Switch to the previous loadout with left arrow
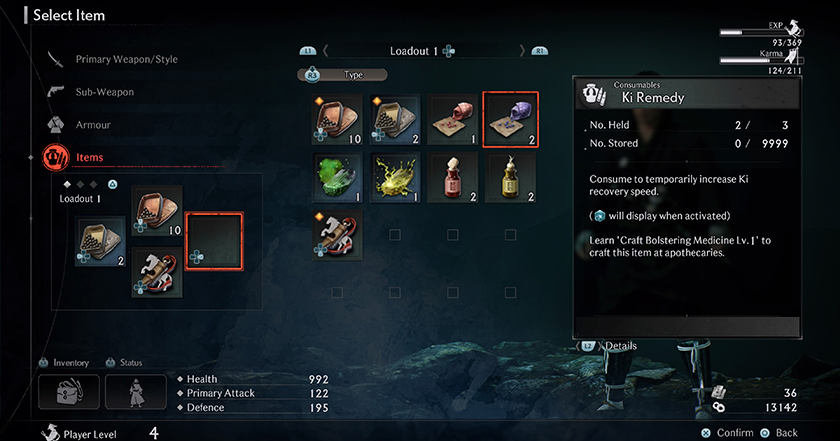 tap(324, 51)
